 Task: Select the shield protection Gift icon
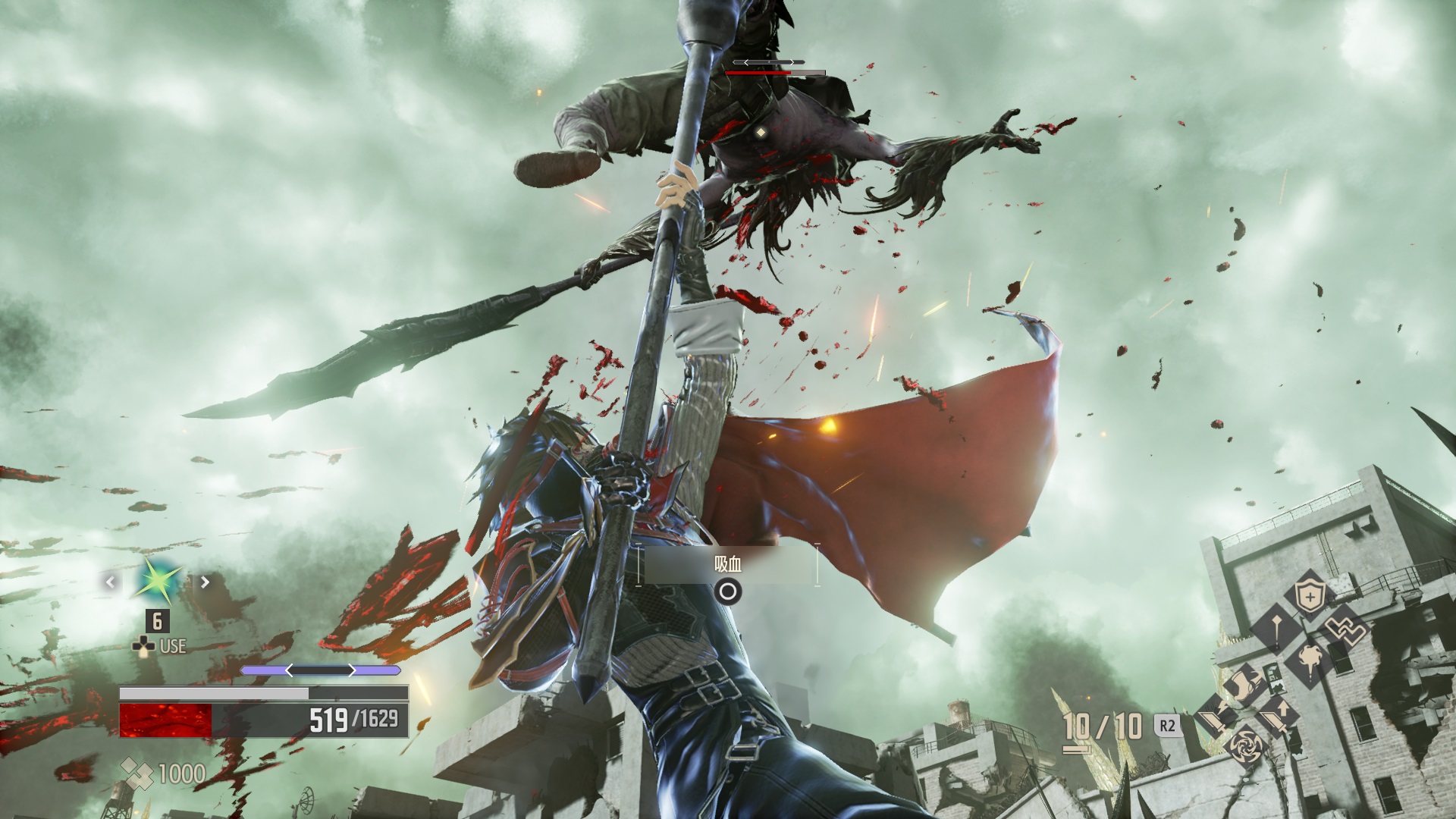[x=1309, y=595]
